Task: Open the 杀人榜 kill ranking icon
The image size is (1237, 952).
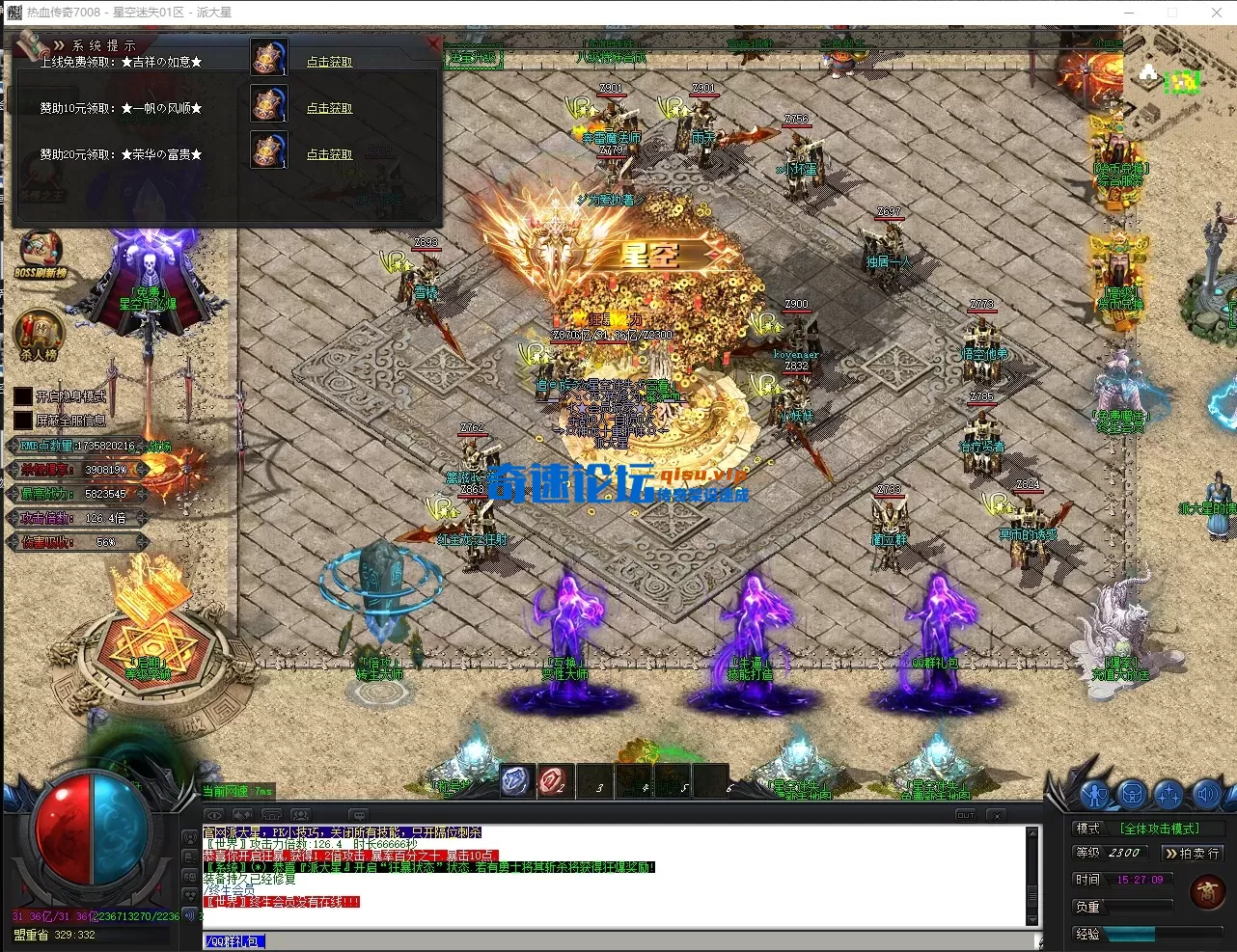Action: coord(39,333)
